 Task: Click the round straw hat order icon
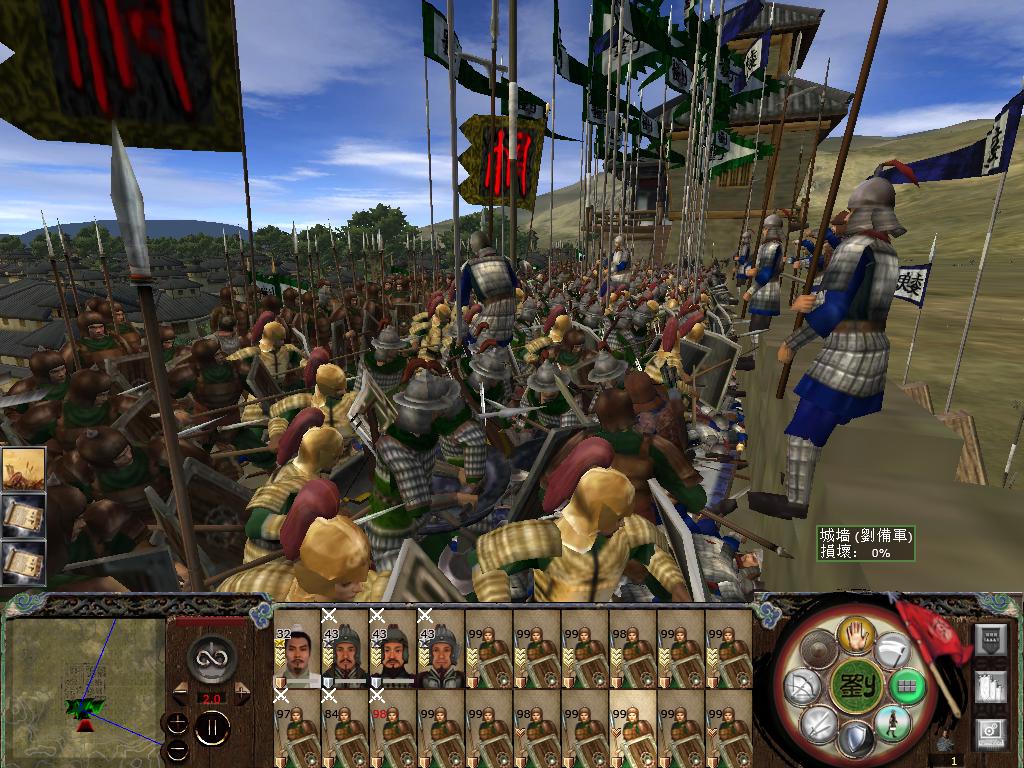point(819,651)
